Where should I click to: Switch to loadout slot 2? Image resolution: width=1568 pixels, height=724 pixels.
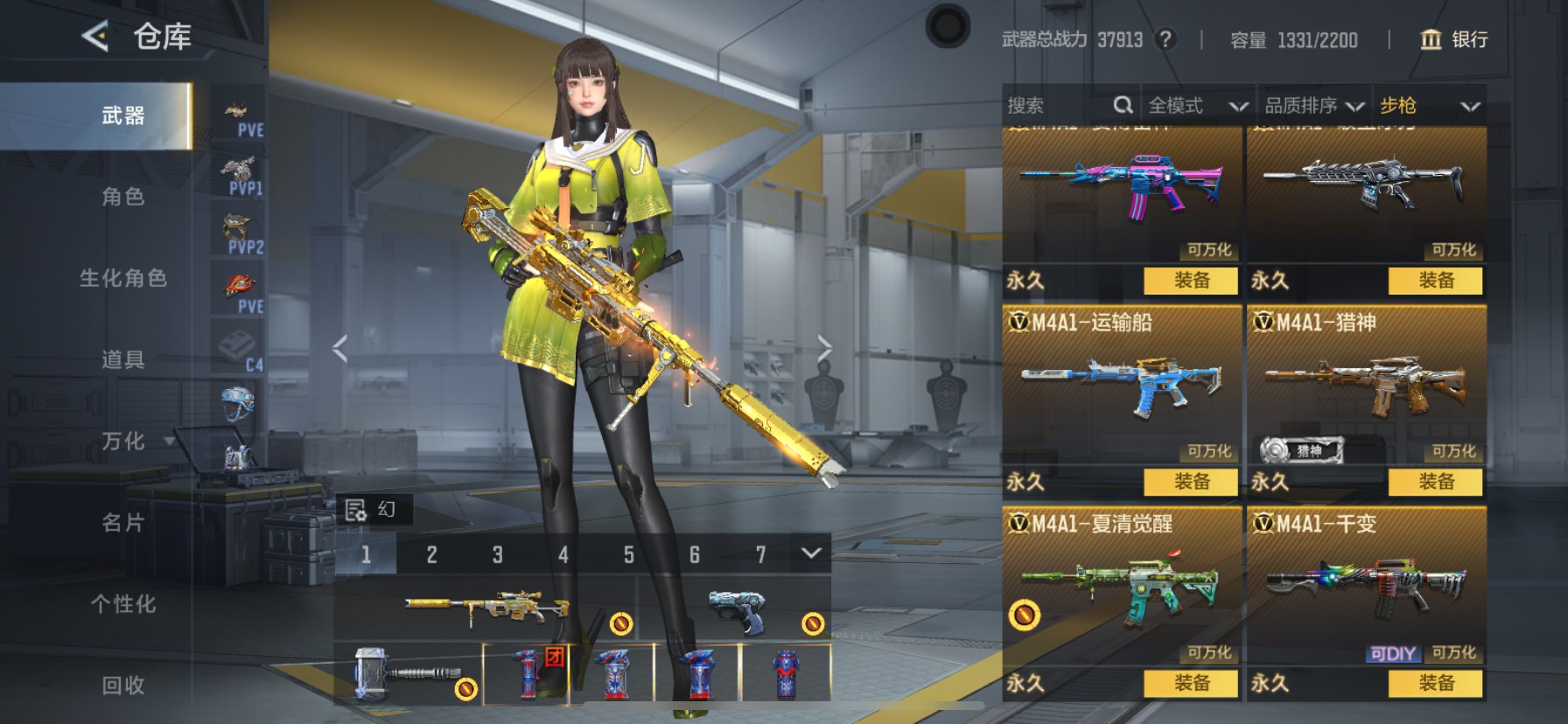(x=431, y=554)
